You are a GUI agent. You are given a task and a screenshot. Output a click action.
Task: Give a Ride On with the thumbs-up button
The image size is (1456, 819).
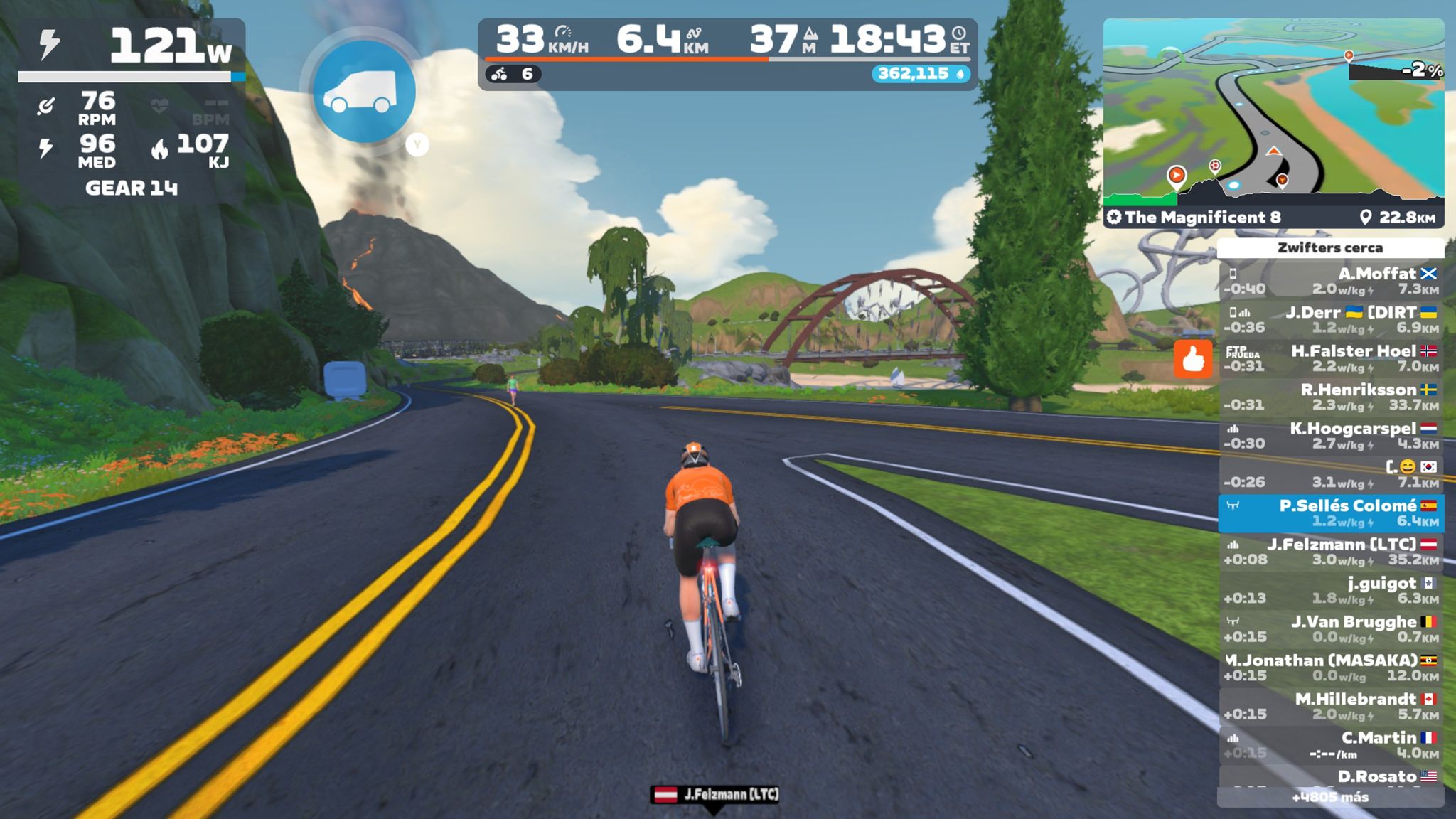pos(1192,359)
